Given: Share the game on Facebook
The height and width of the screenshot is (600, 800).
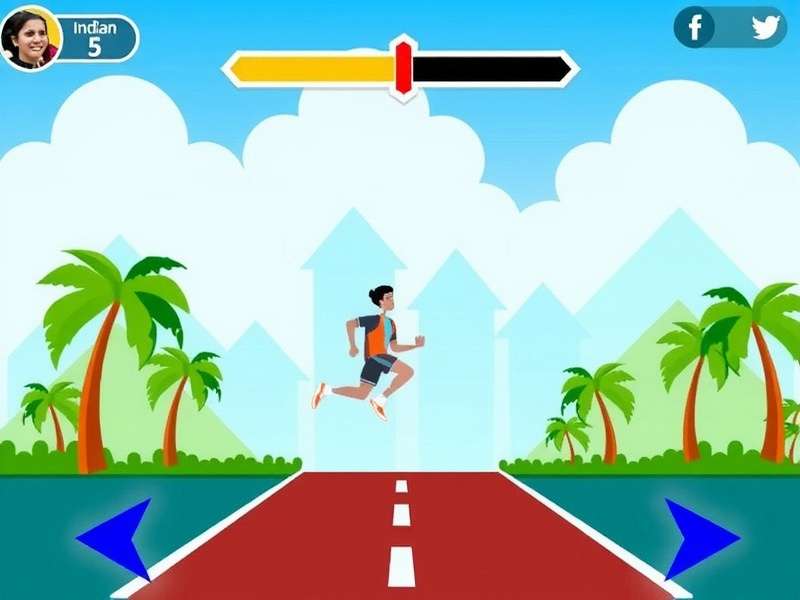Looking at the screenshot, I should [x=695, y=27].
